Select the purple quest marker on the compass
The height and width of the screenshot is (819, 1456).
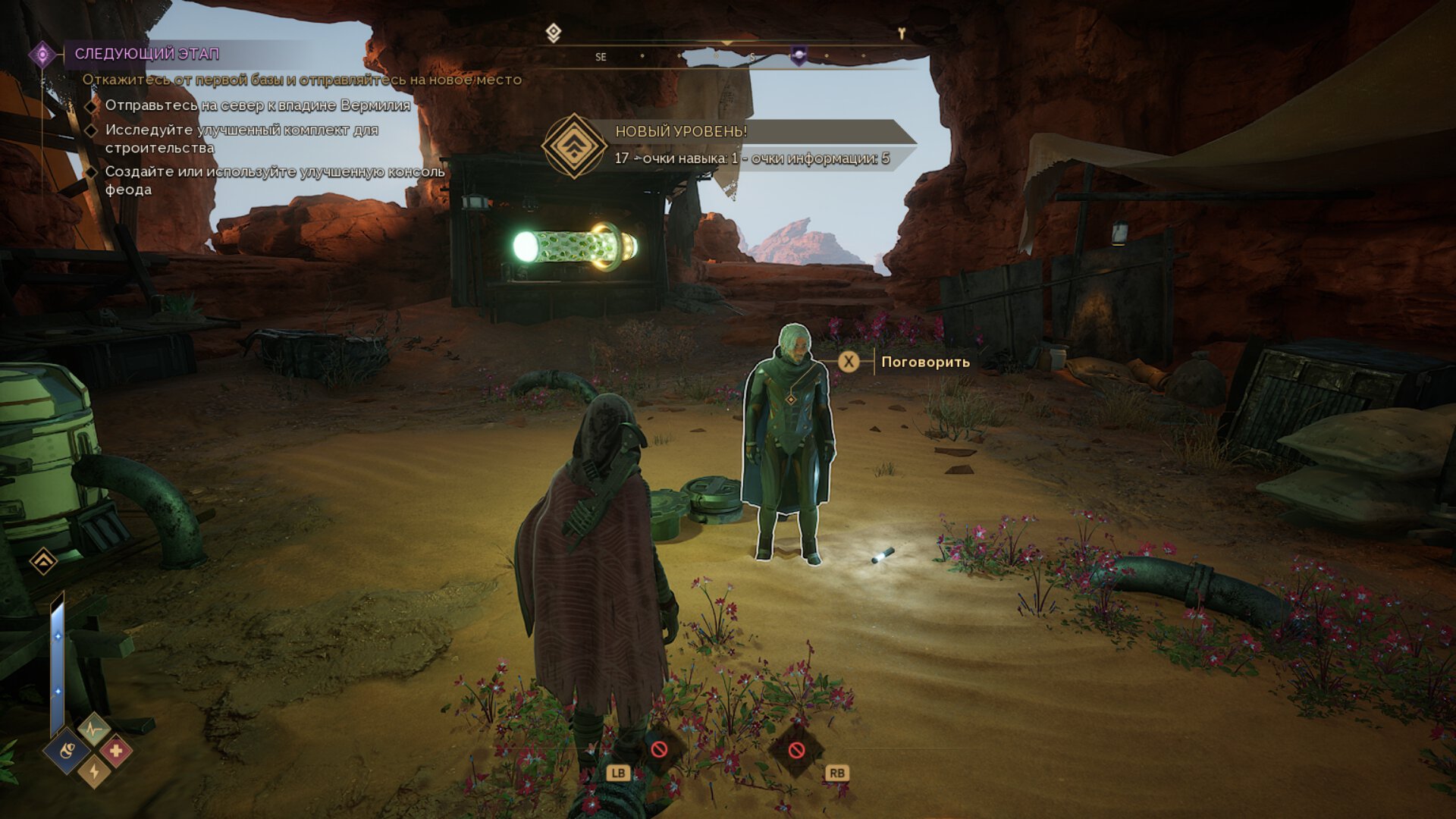799,55
